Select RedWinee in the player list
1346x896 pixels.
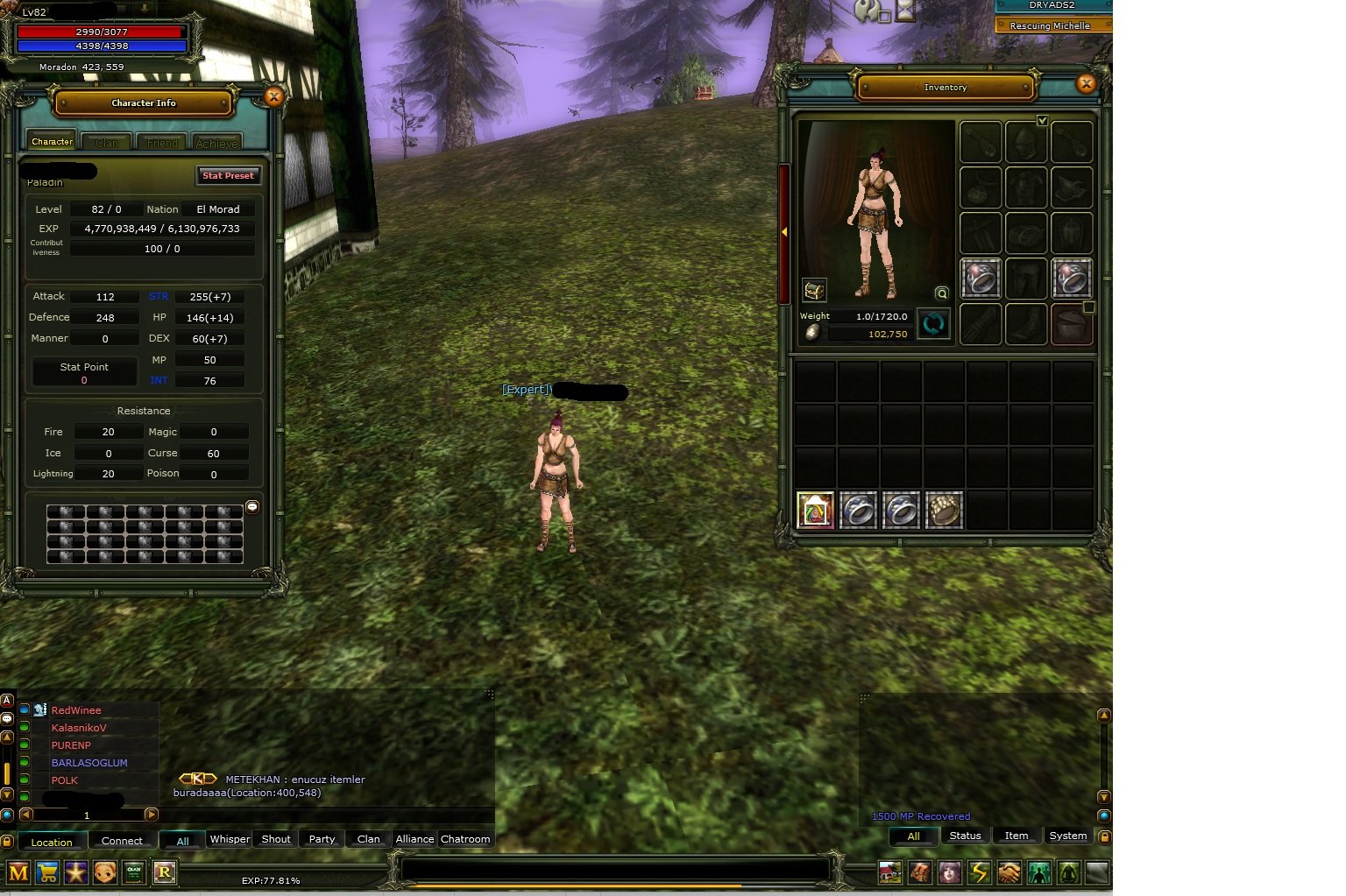tap(76, 710)
